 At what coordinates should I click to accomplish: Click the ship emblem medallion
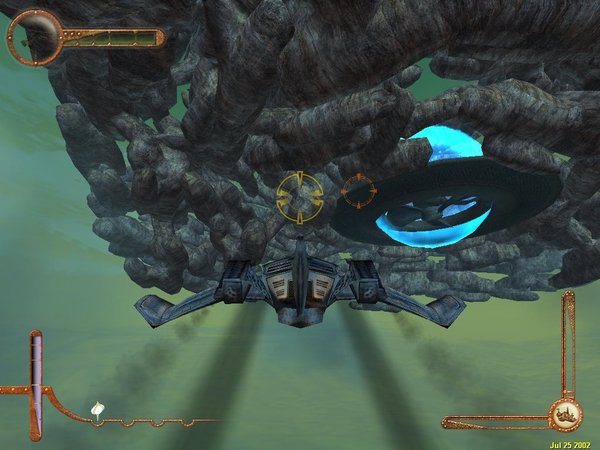tap(565, 411)
